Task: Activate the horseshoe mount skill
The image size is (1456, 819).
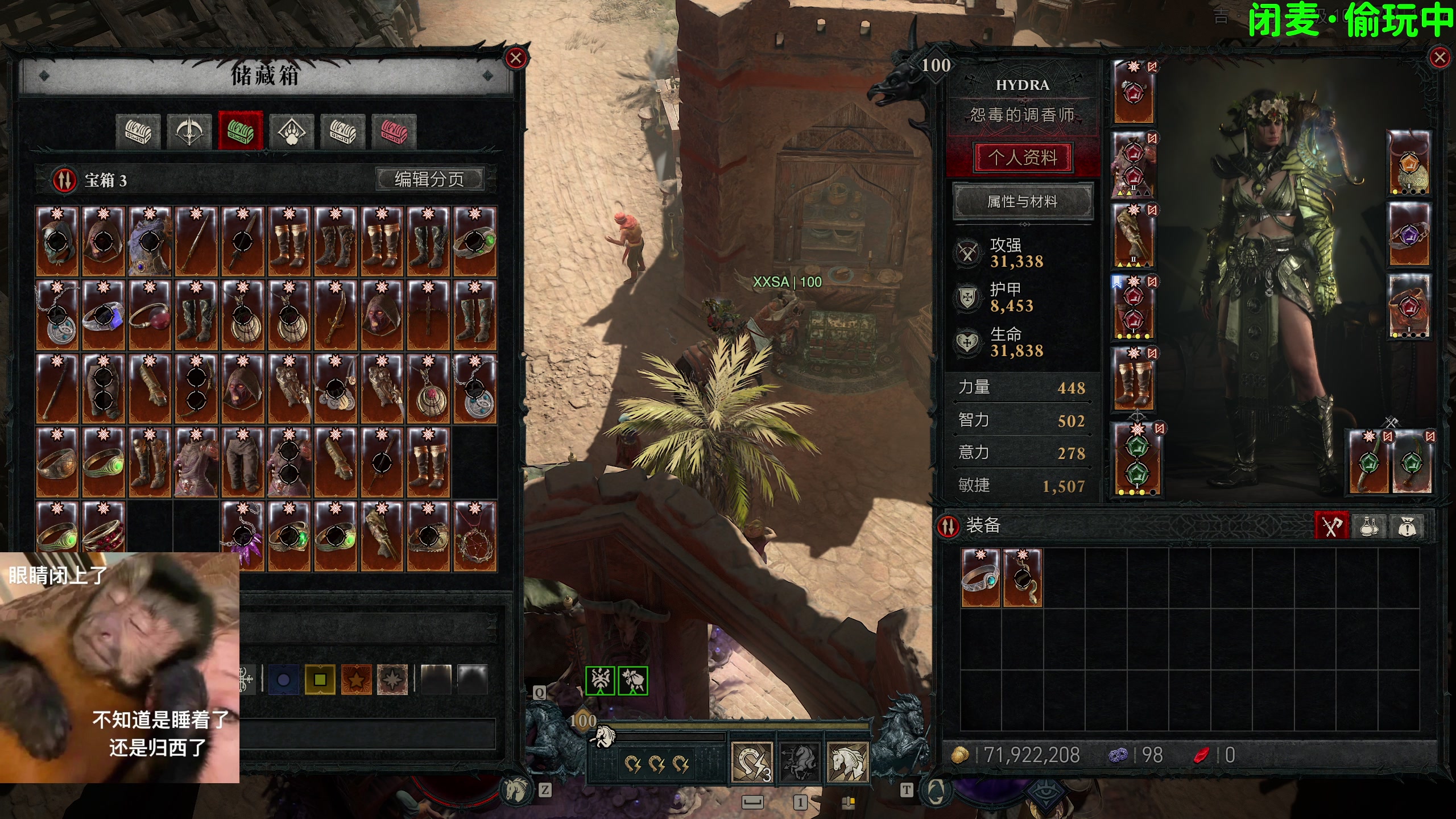Action: point(751,762)
